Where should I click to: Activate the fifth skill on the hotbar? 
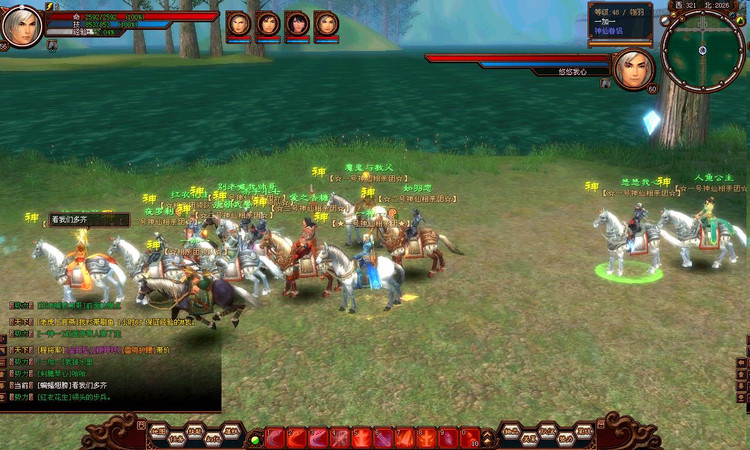click(363, 438)
